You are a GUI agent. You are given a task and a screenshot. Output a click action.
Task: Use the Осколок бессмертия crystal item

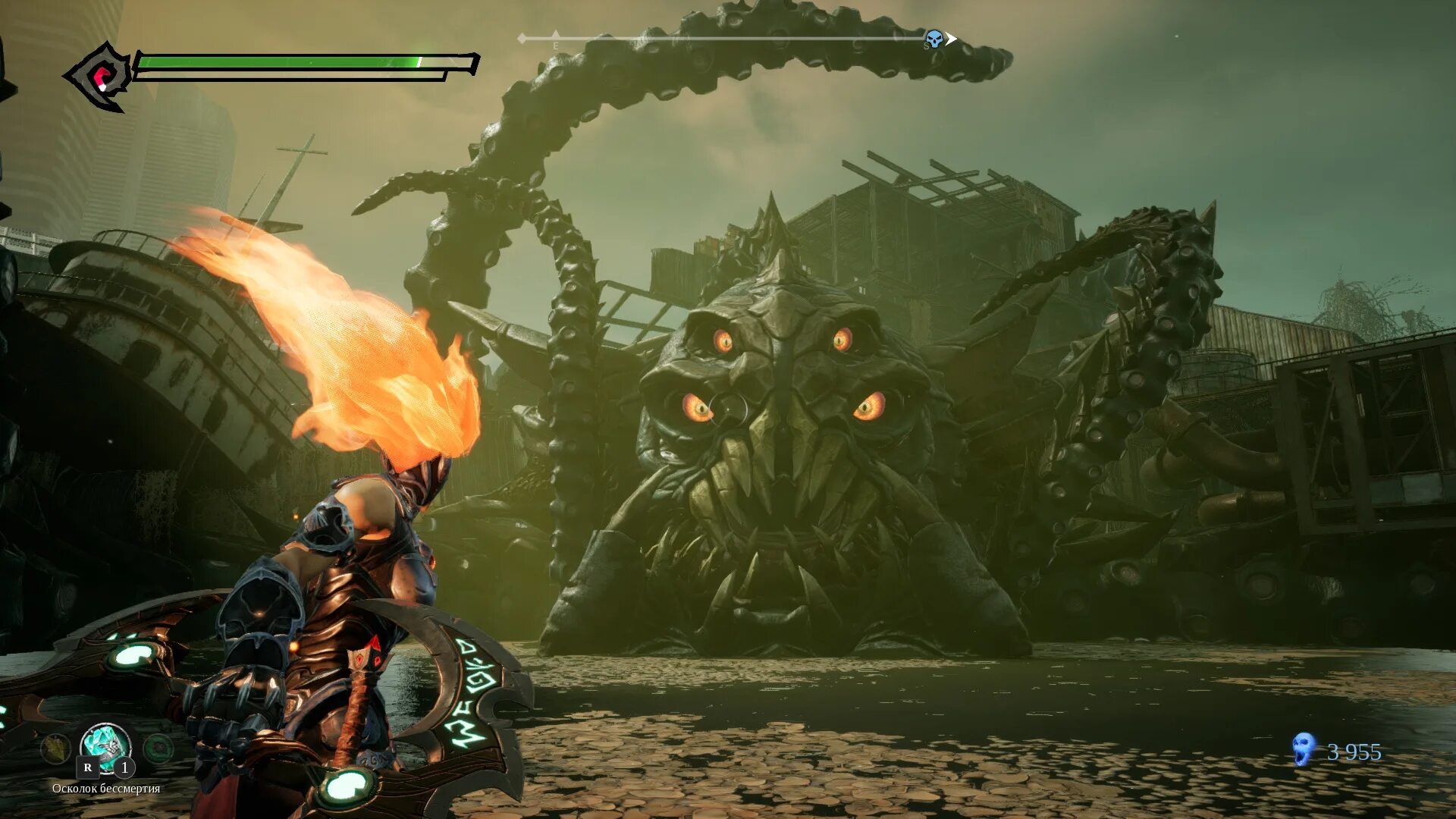tap(105, 745)
